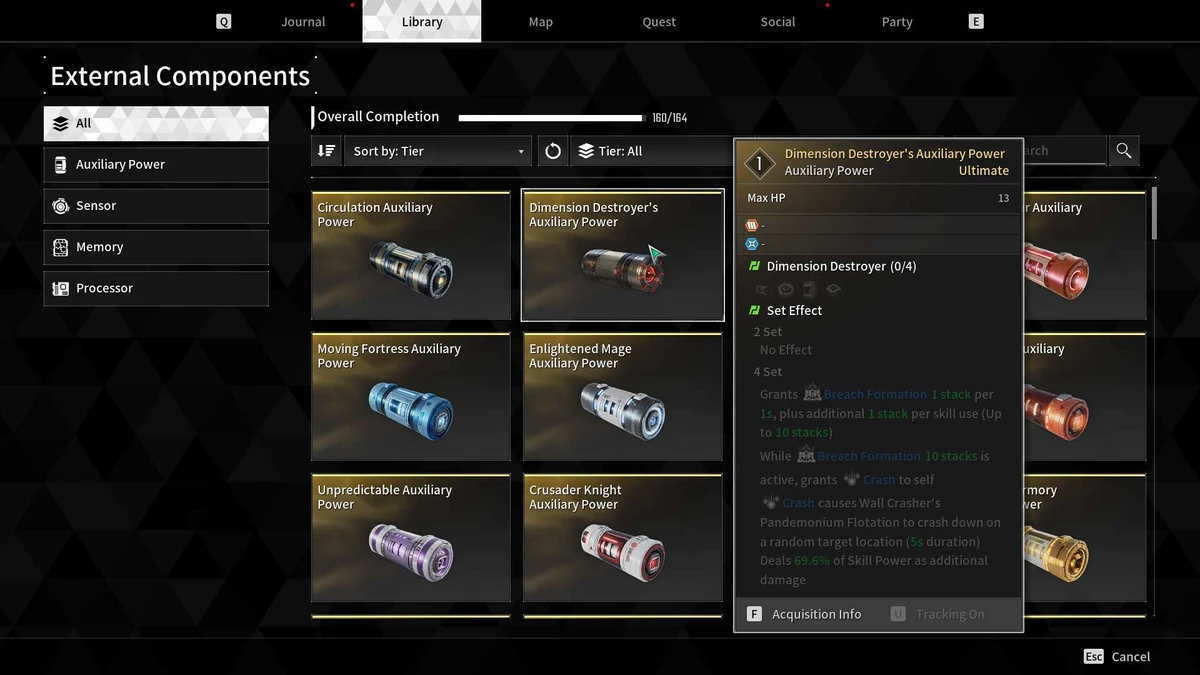Click the magnifying glass search button
Viewport: 1200px width, 675px height.
(1124, 151)
